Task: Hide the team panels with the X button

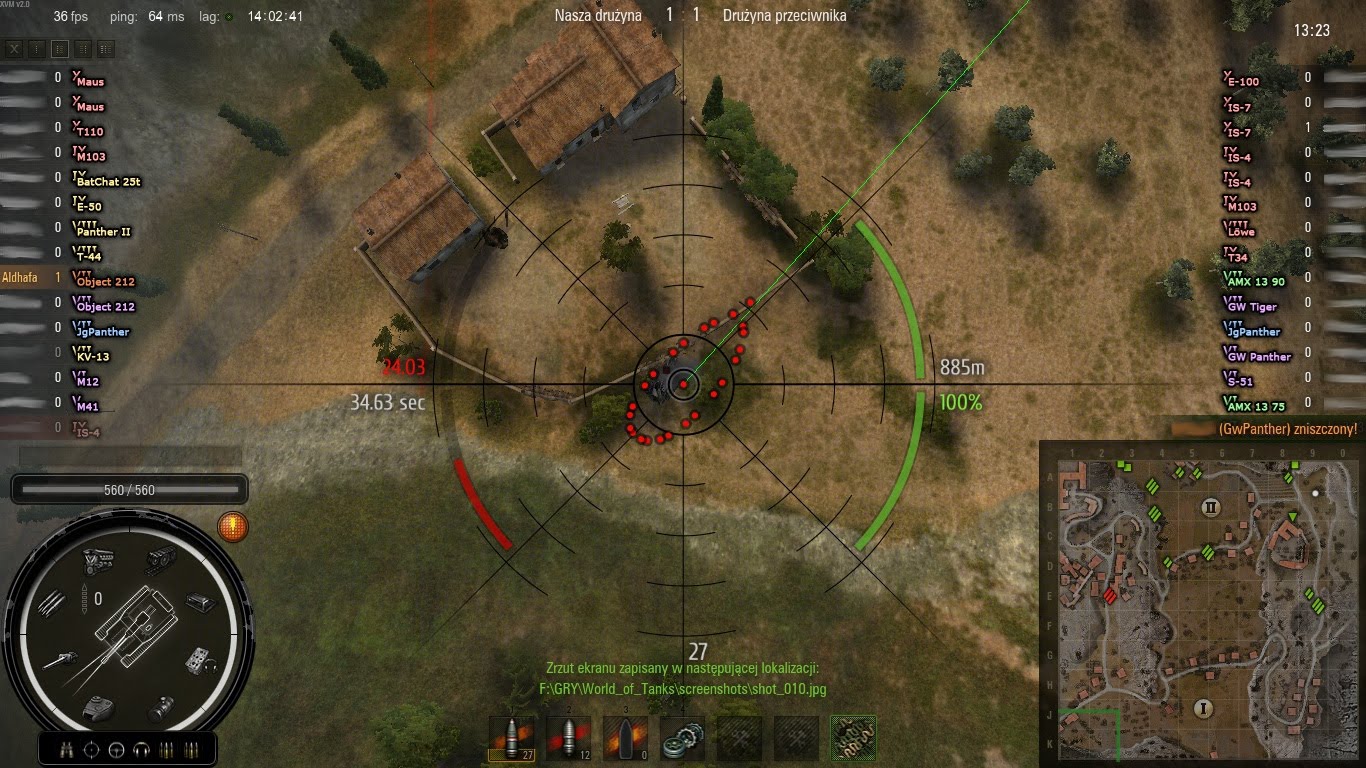Action: [15, 48]
